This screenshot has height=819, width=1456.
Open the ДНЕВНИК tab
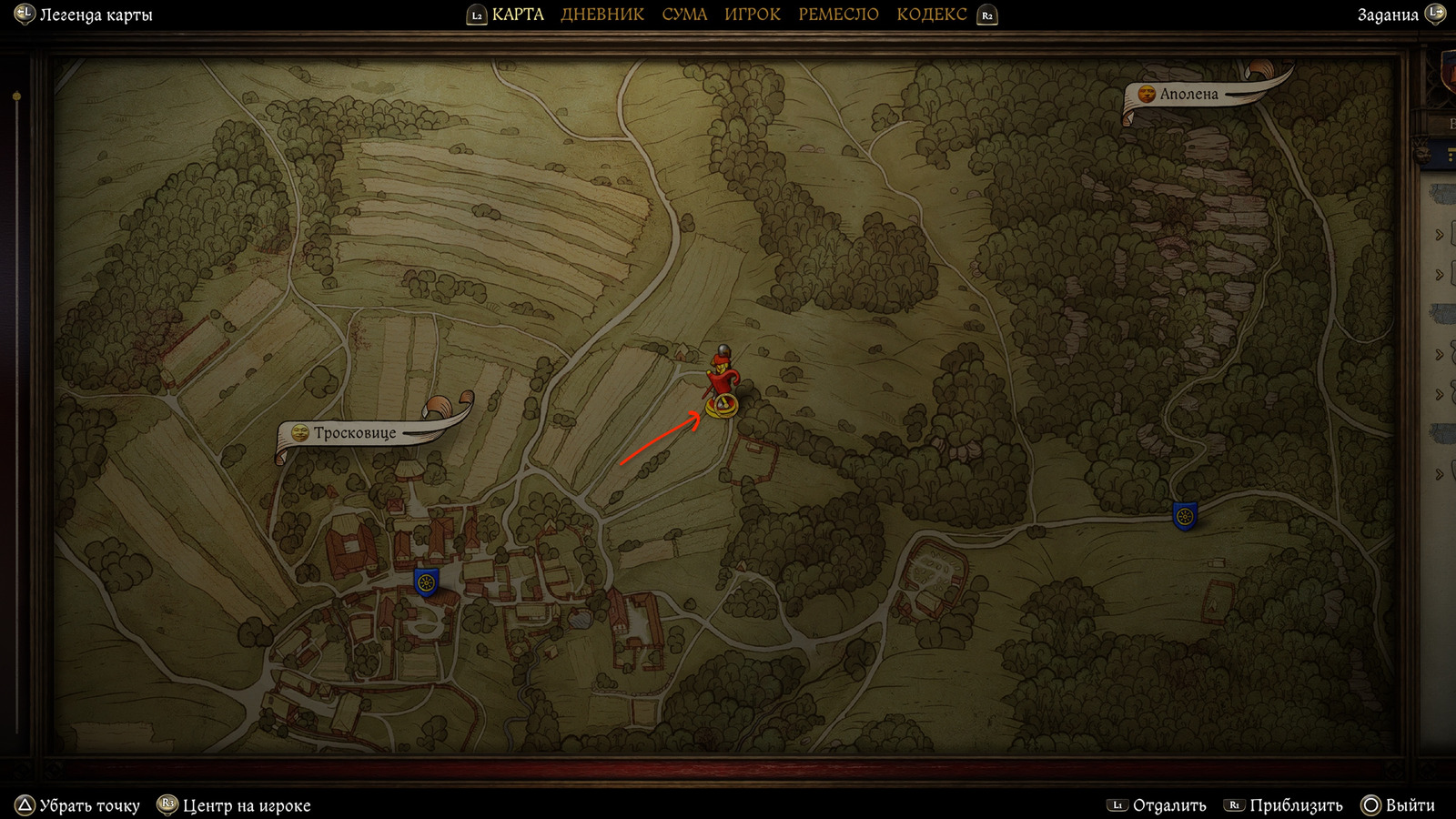pos(602,15)
